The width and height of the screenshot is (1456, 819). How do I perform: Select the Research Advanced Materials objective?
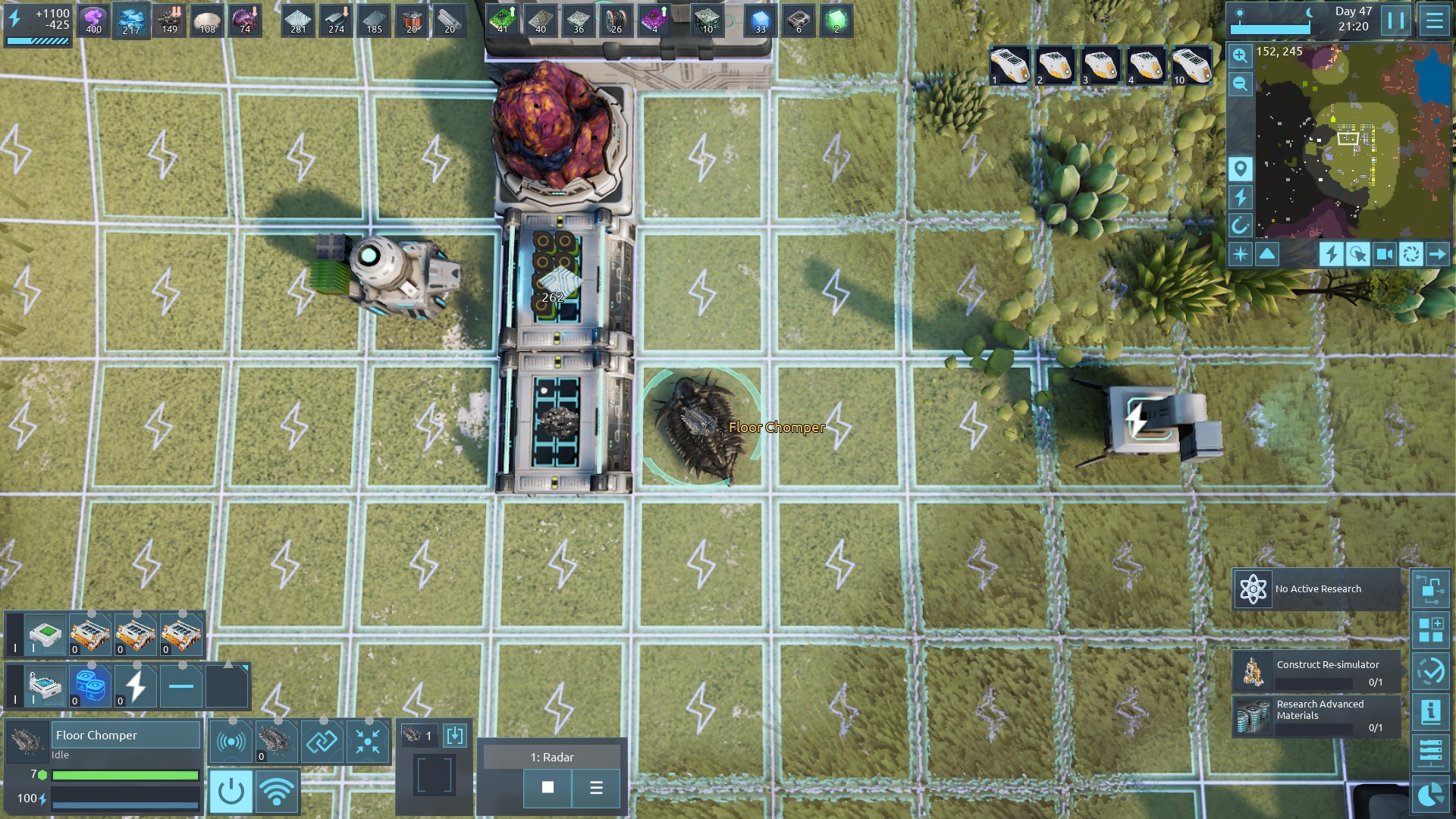pos(1316,715)
